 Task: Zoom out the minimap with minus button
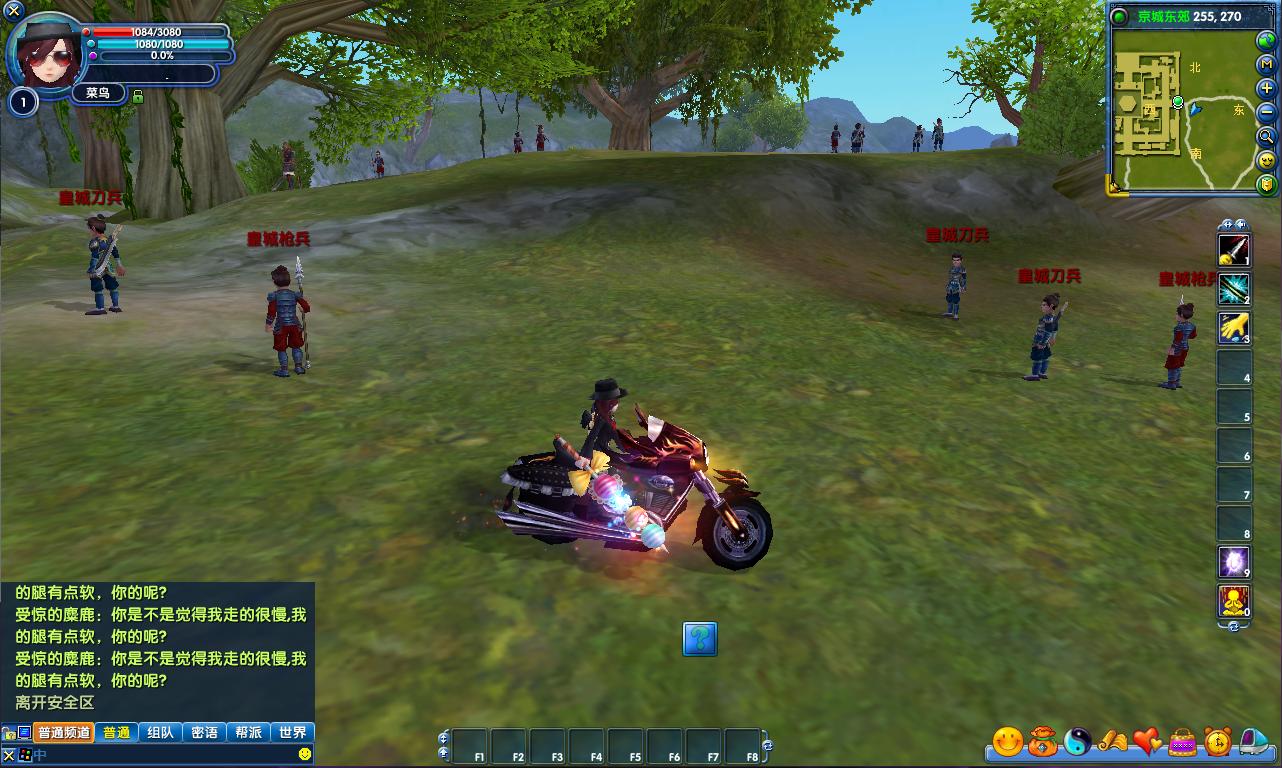point(1267,112)
